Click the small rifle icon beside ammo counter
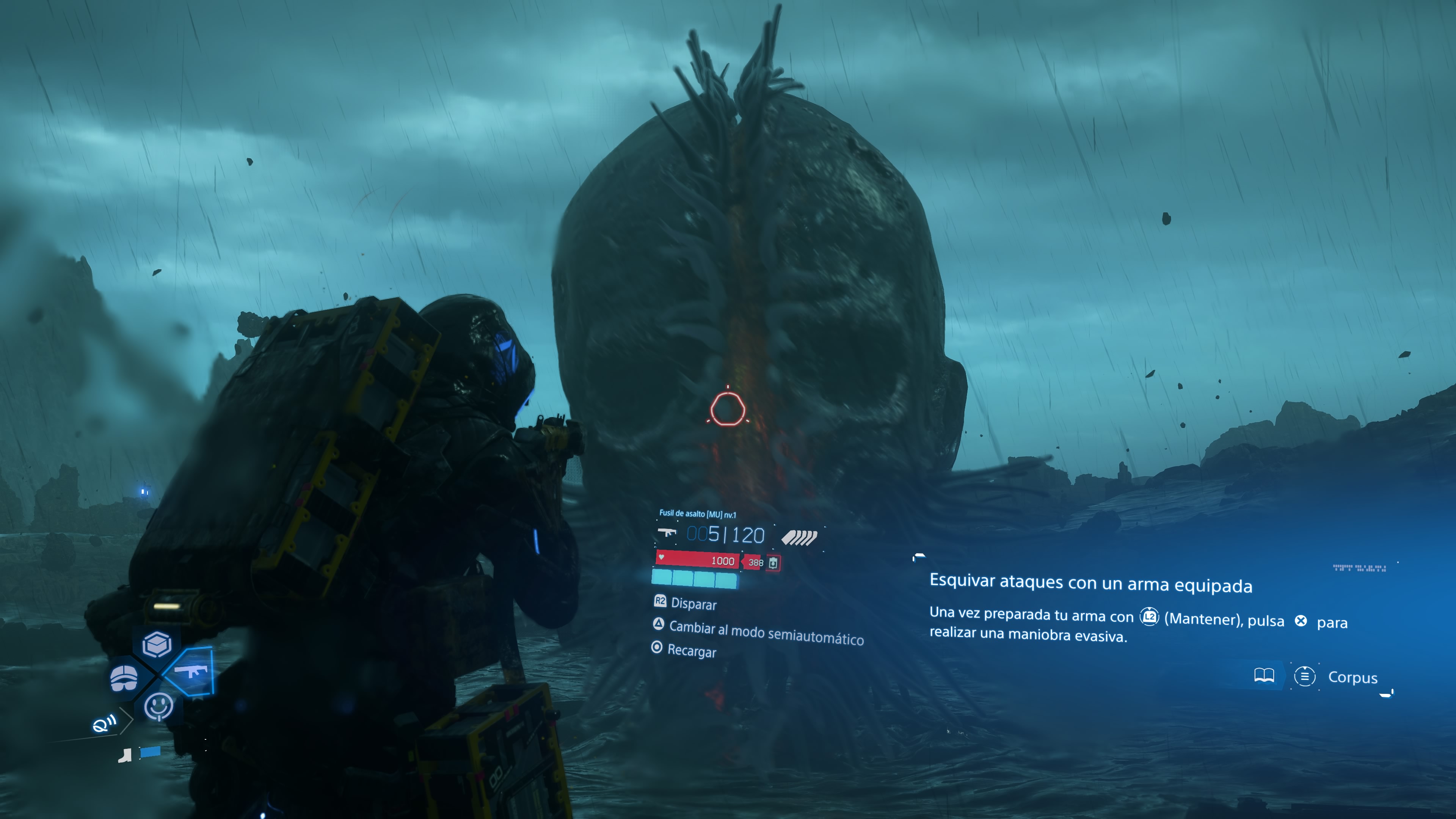Screen dimensions: 1456x819 point(667,532)
